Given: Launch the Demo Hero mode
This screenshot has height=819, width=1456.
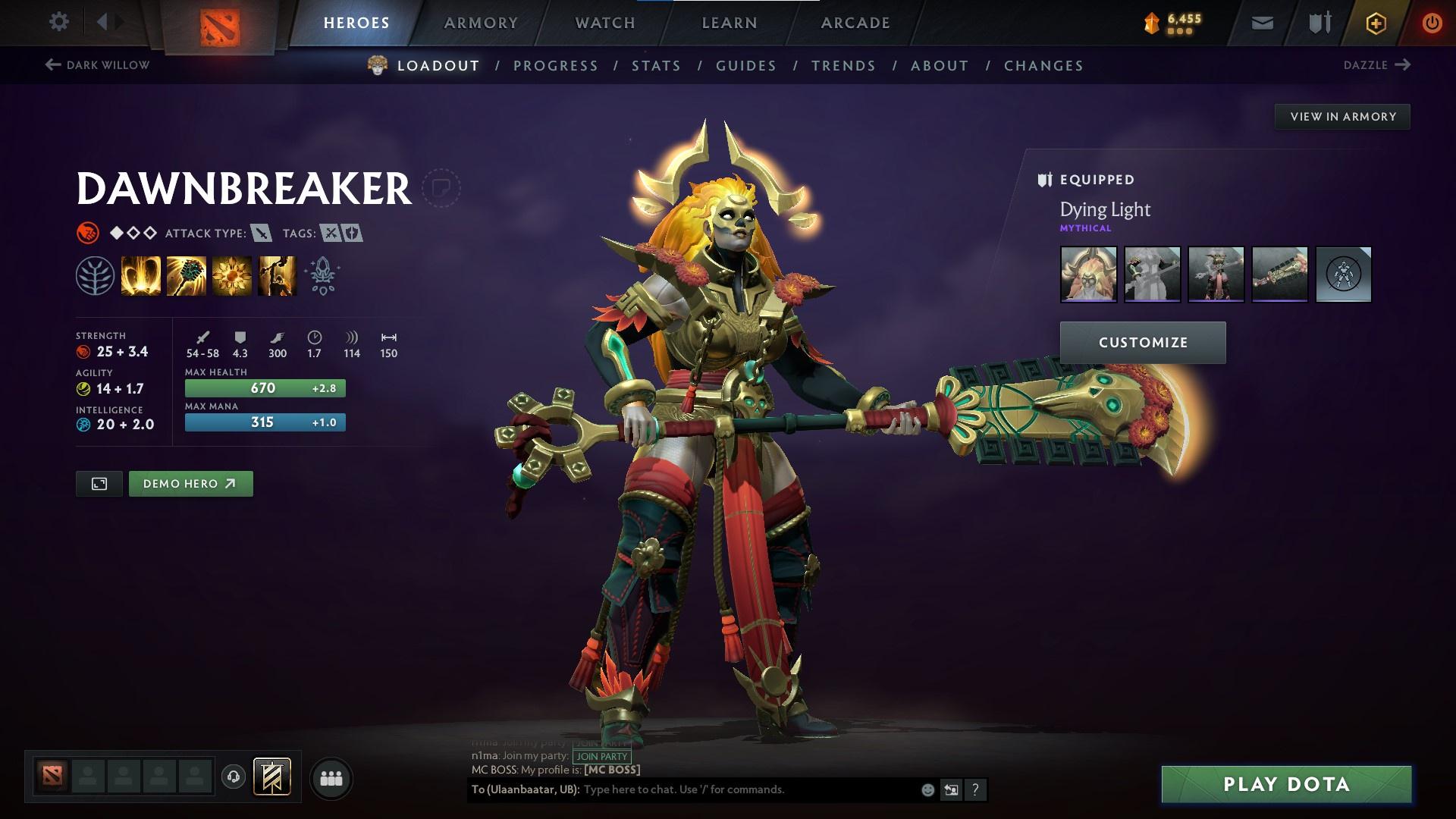Looking at the screenshot, I should [x=190, y=484].
